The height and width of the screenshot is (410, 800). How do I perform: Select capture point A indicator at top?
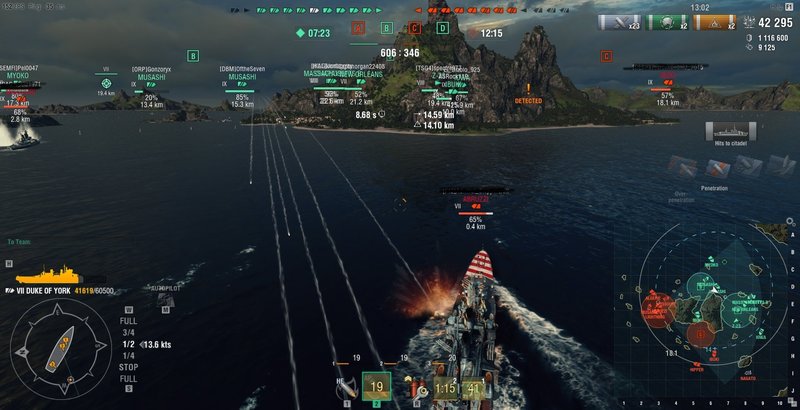pos(358,28)
